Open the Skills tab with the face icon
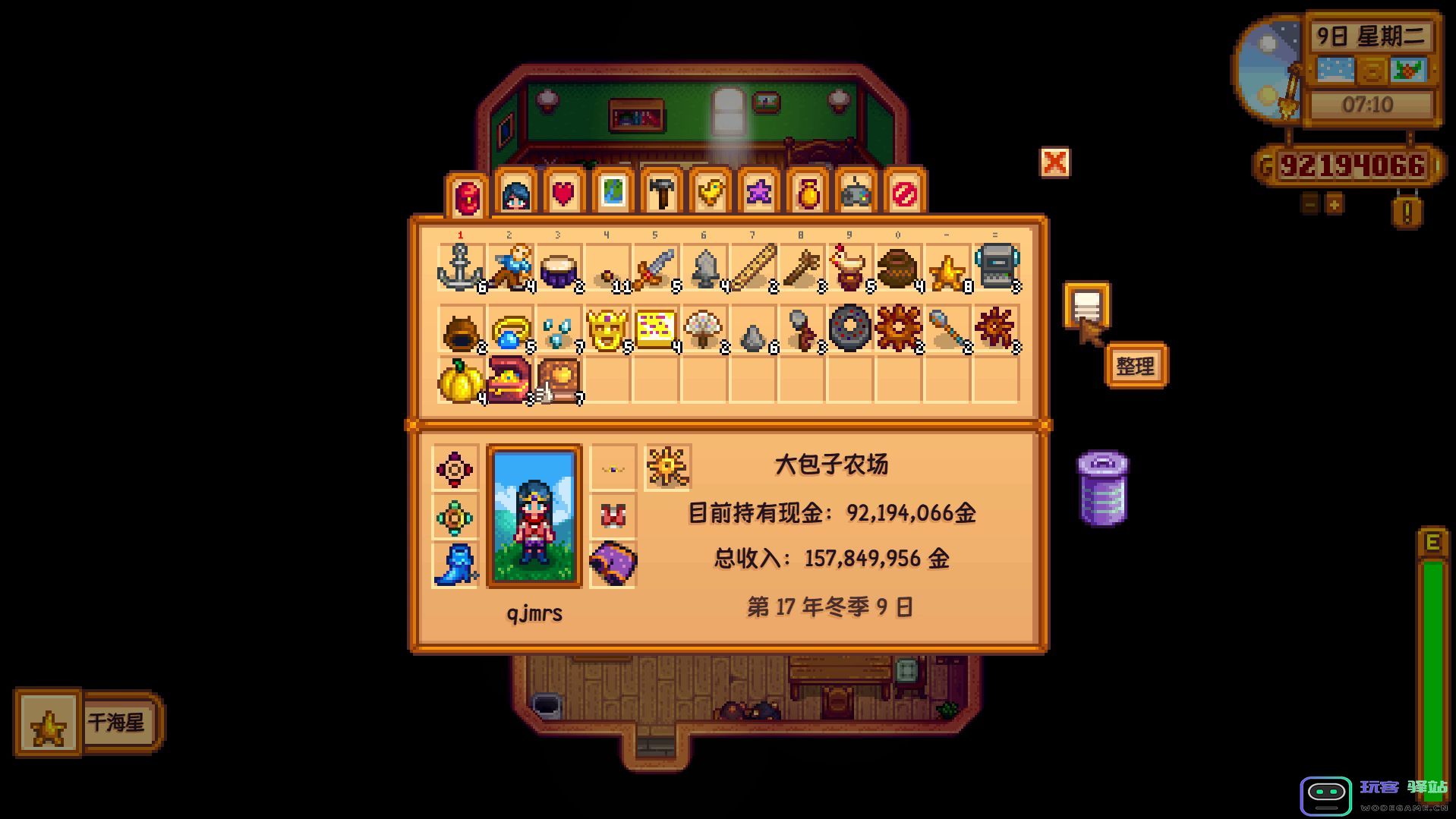Image resolution: width=1456 pixels, height=819 pixels. point(515,192)
